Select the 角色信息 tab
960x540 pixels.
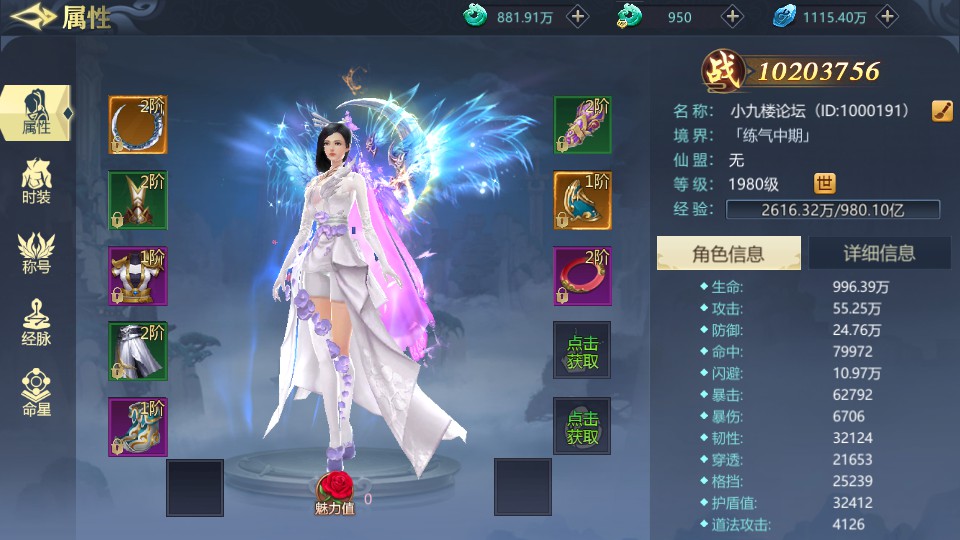coord(728,254)
